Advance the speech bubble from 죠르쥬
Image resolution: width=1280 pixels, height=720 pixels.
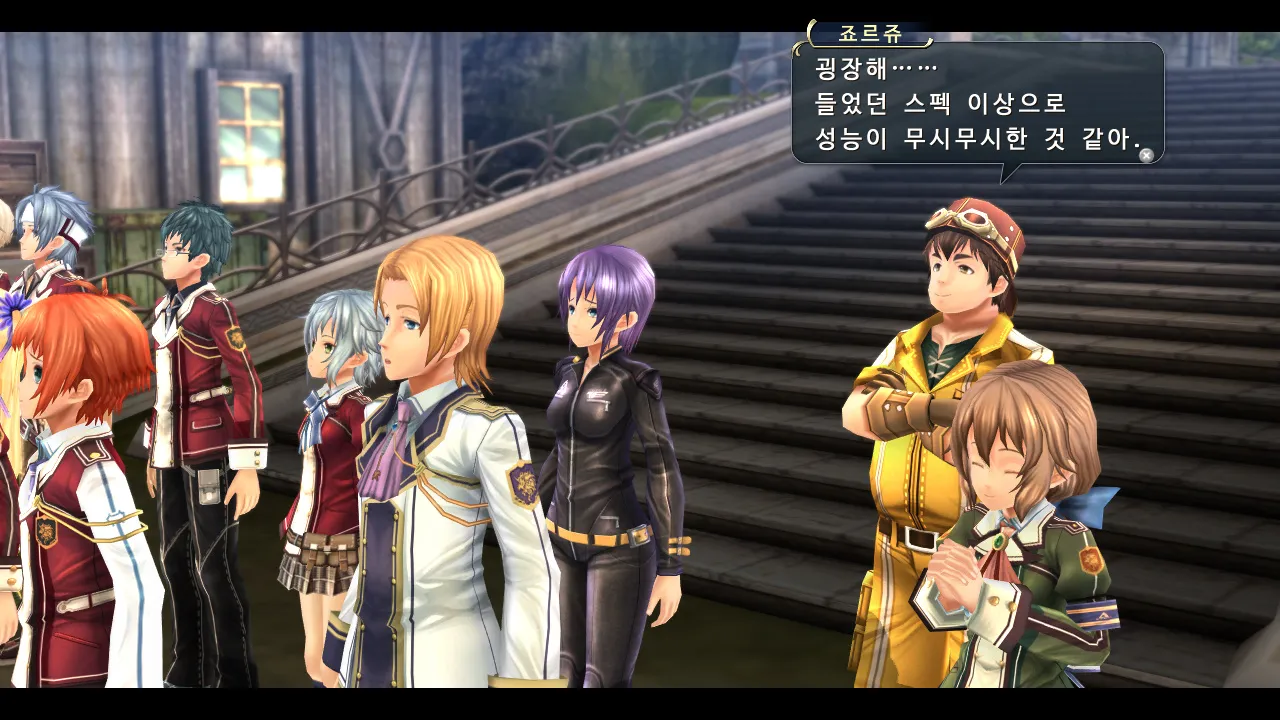[x=1146, y=155]
